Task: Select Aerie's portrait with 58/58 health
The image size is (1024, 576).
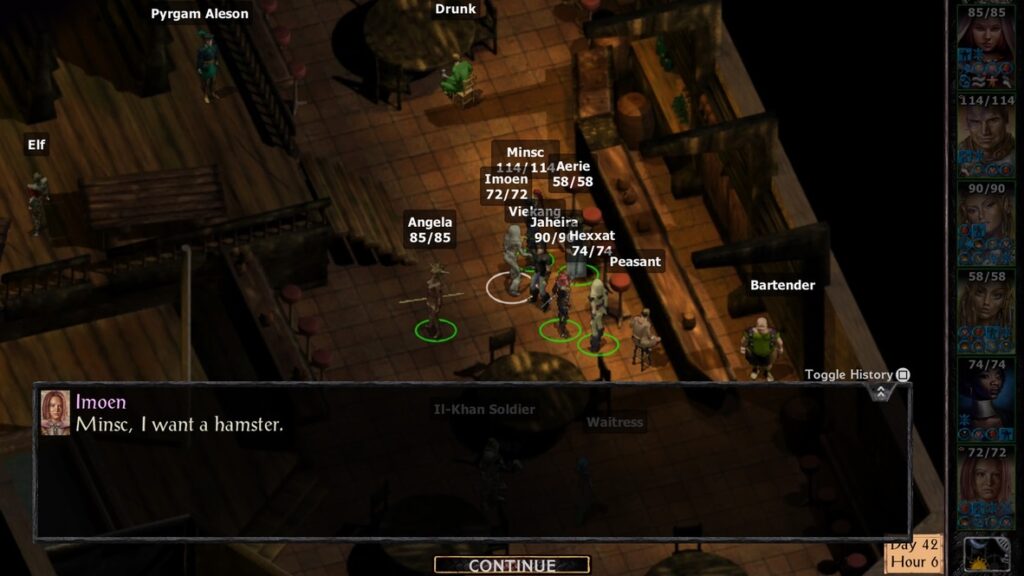Action: 985,306
